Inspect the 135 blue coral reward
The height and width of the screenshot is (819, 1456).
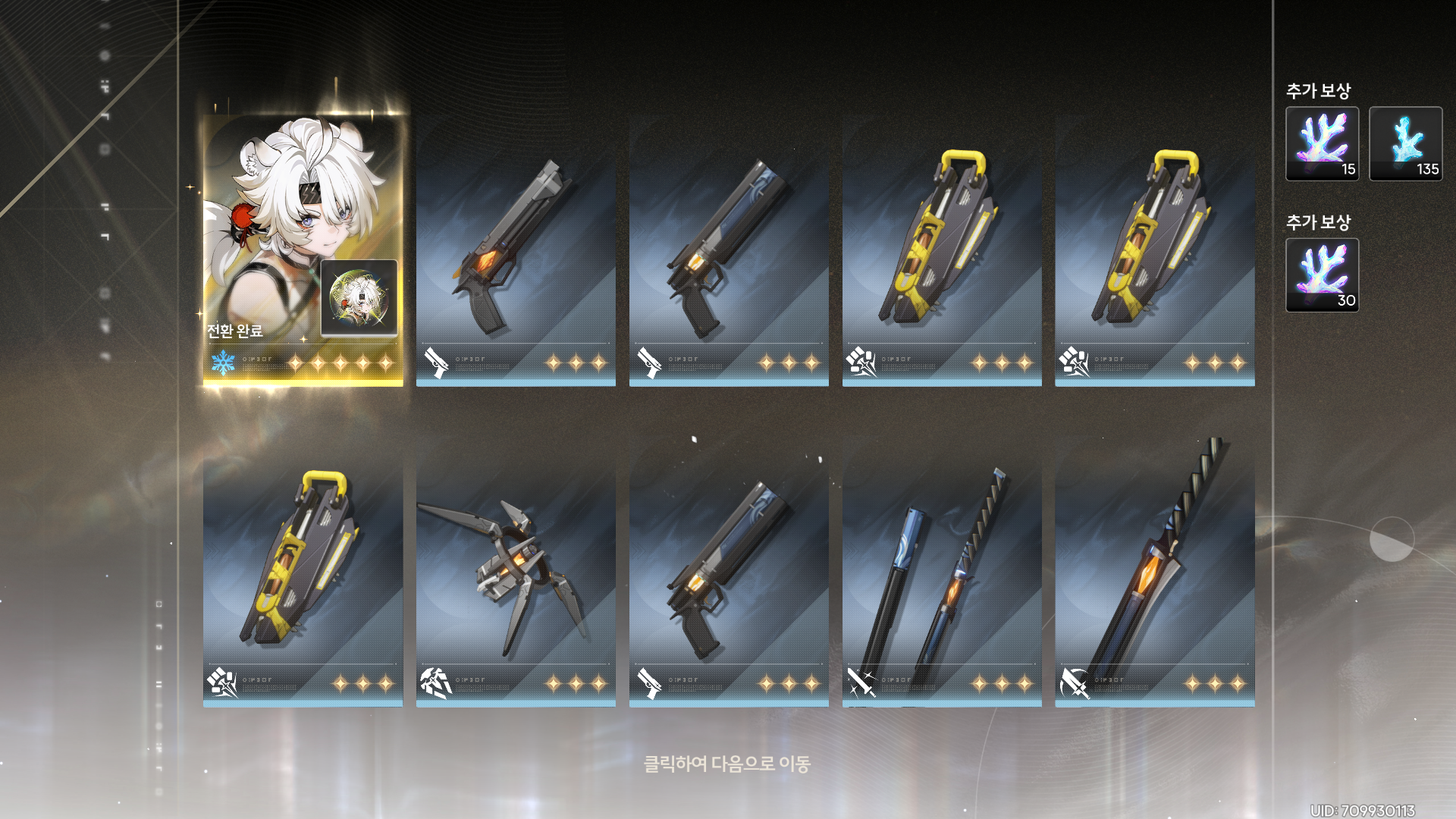click(1405, 144)
